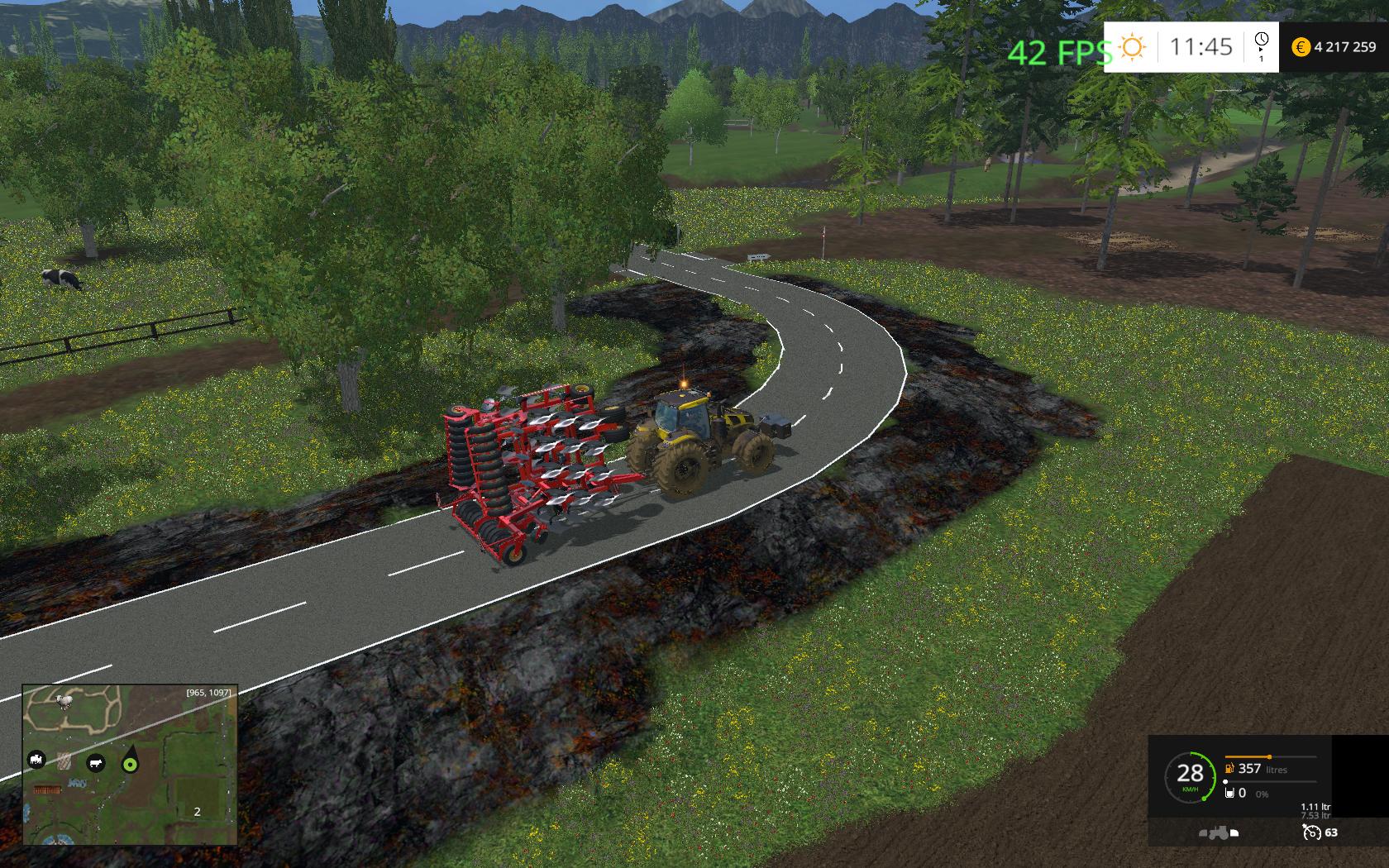1389x868 pixels.
Task: Open finances via the euro coin icon
Action: 1301,47
